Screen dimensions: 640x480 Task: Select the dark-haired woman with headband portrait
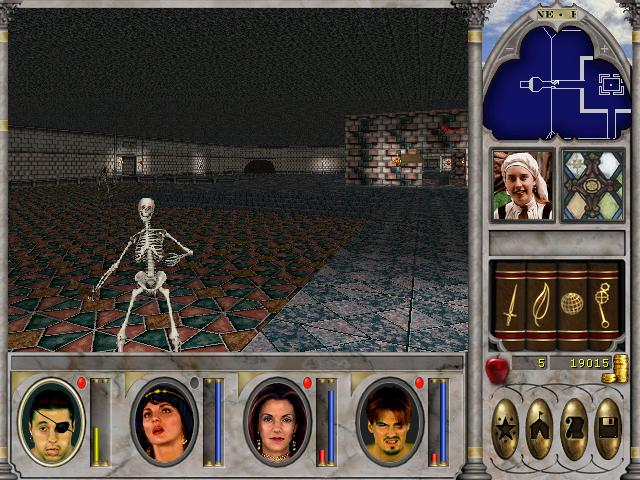pyautogui.click(x=163, y=420)
